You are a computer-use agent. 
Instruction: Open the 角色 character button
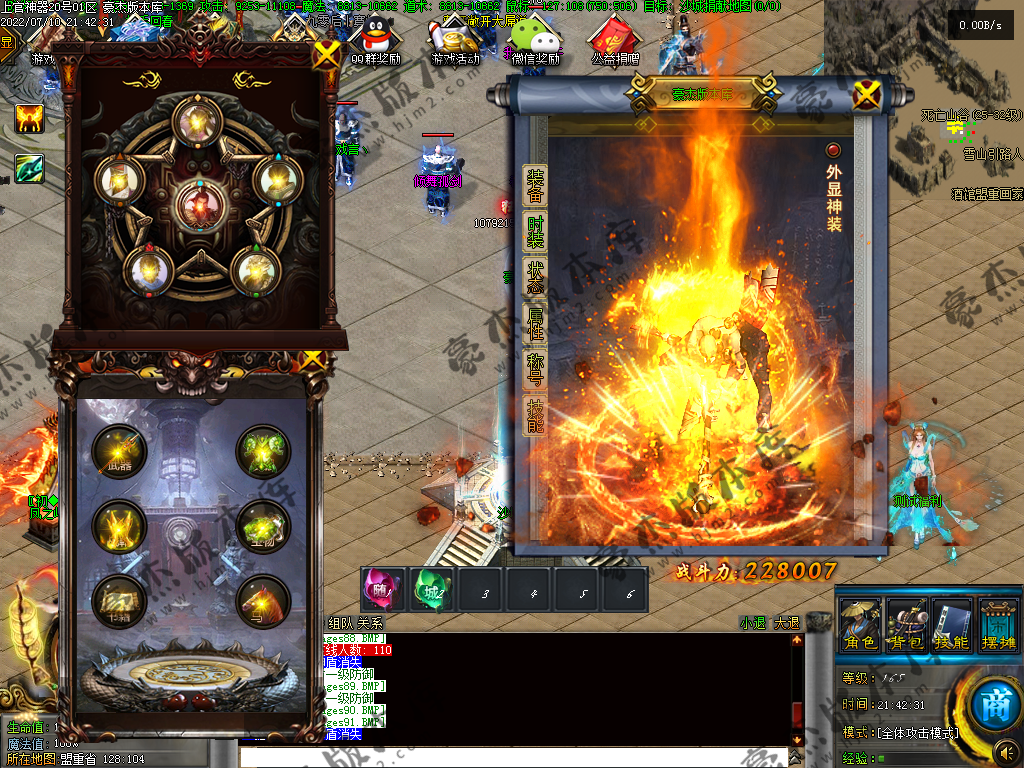860,625
